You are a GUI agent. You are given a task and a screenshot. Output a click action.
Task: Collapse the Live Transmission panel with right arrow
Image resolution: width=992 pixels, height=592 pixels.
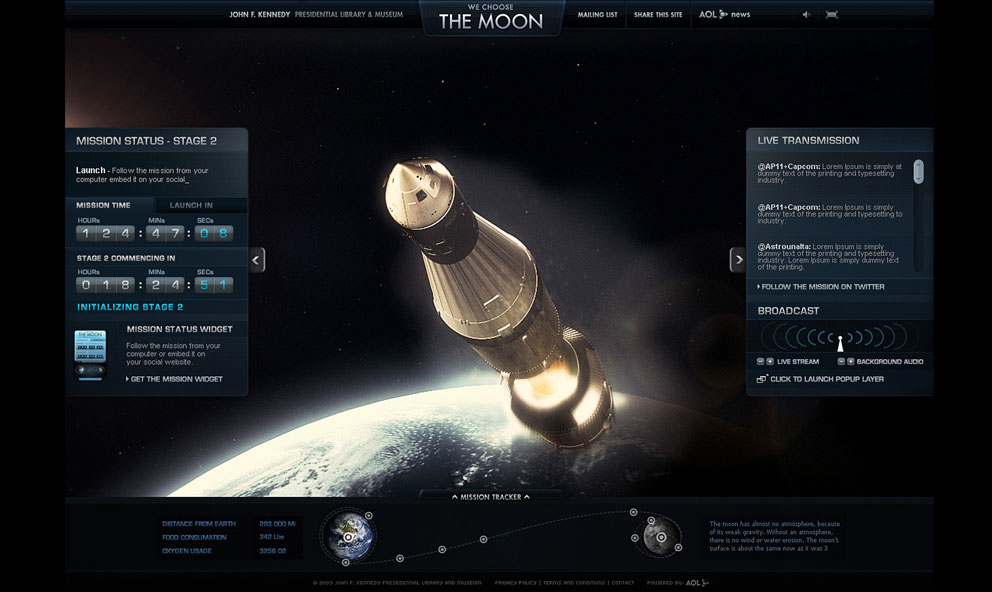(738, 260)
